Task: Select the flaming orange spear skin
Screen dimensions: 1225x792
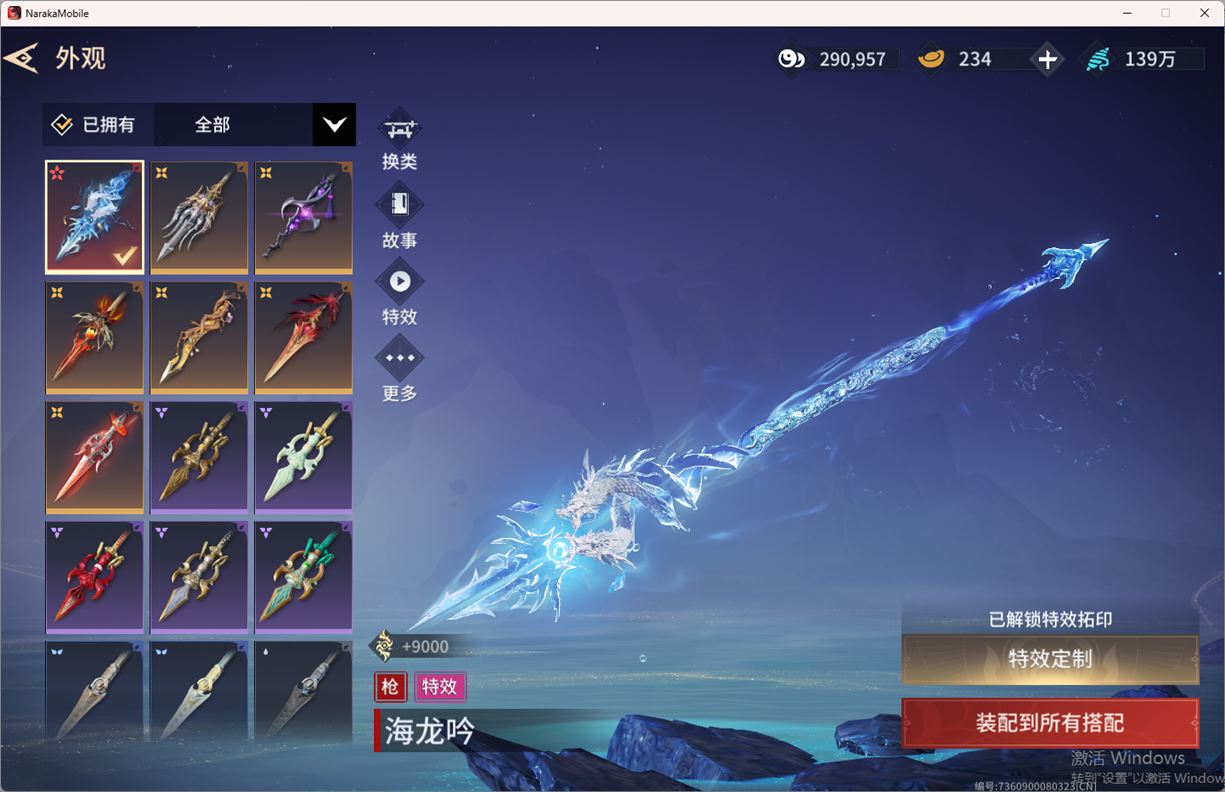Action: (x=95, y=337)
